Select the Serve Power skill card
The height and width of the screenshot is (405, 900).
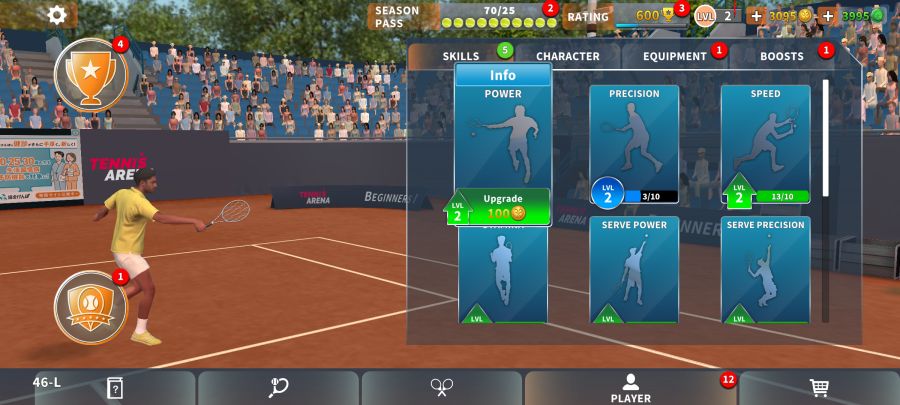(x=634, y=270)
